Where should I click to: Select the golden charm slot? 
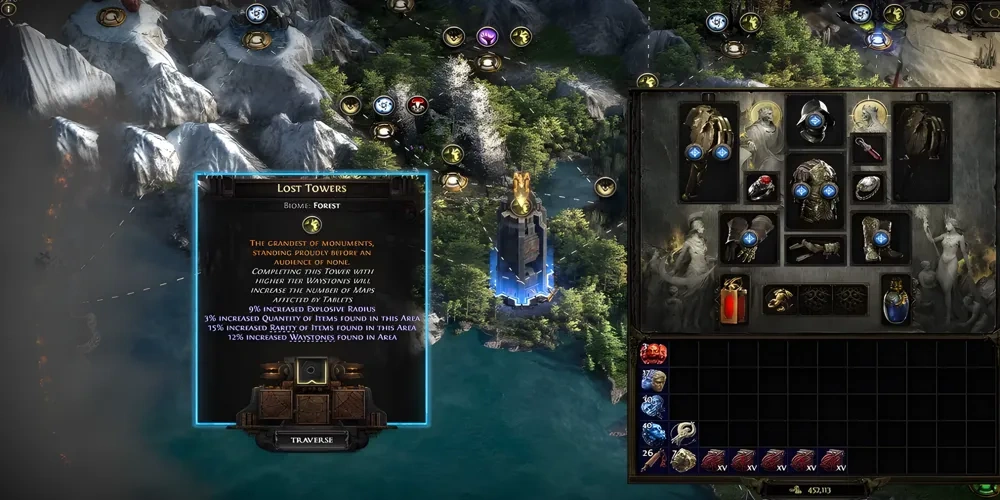(x=782, y=299)
